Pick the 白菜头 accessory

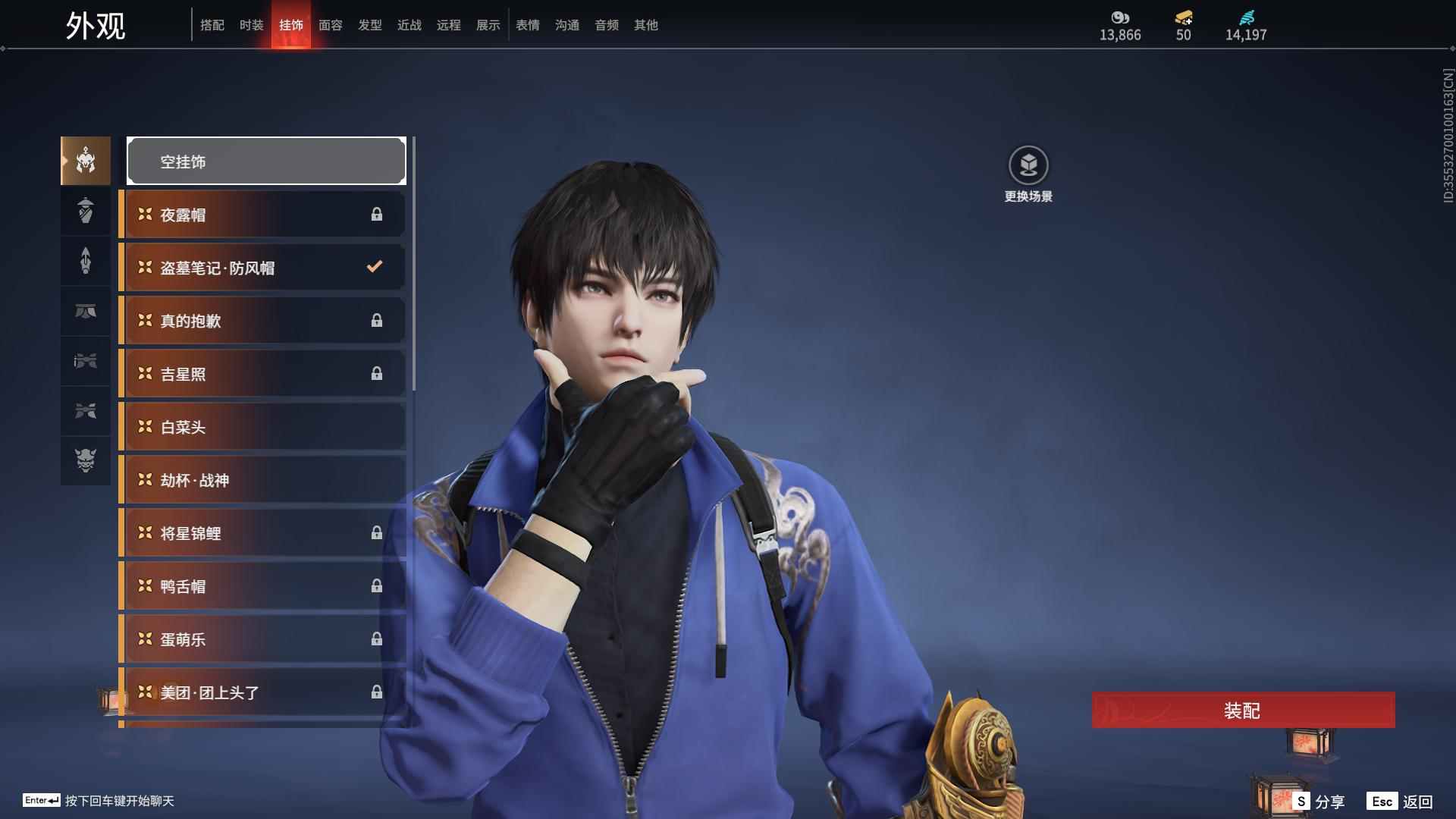click(x=262, y=427)
